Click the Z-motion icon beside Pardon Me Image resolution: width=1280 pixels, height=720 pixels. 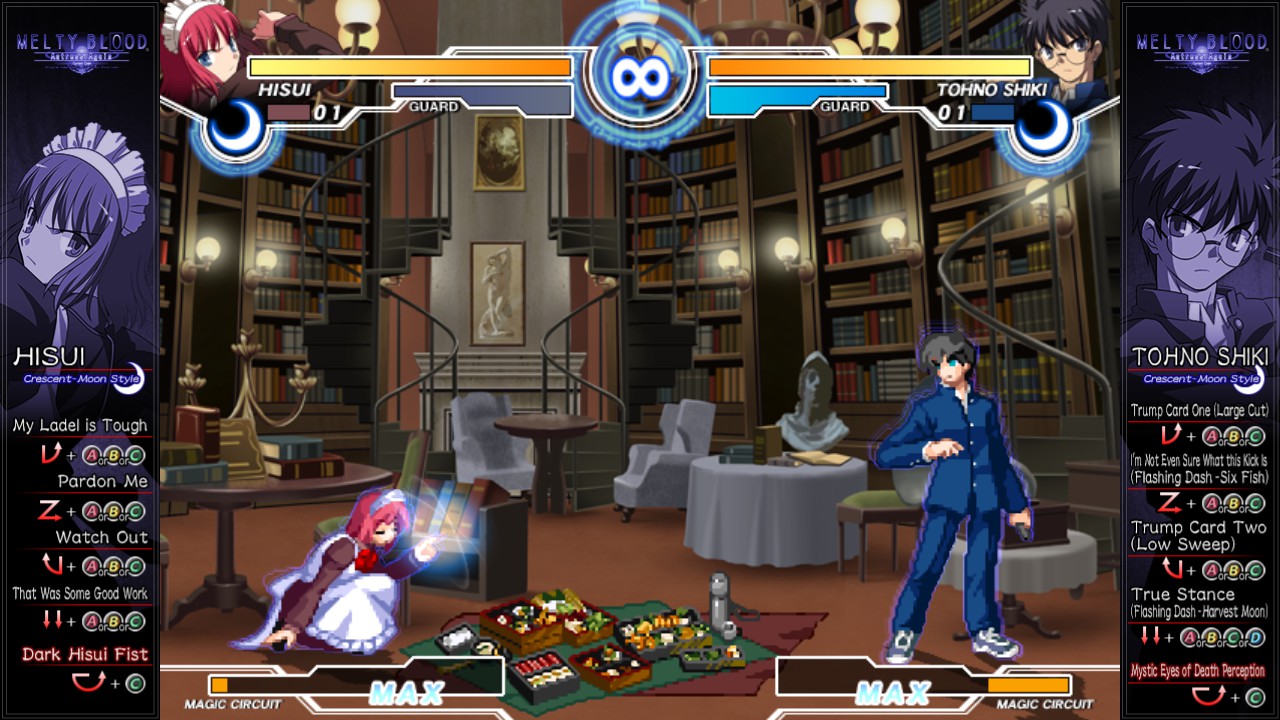click(x=49, y=510)
